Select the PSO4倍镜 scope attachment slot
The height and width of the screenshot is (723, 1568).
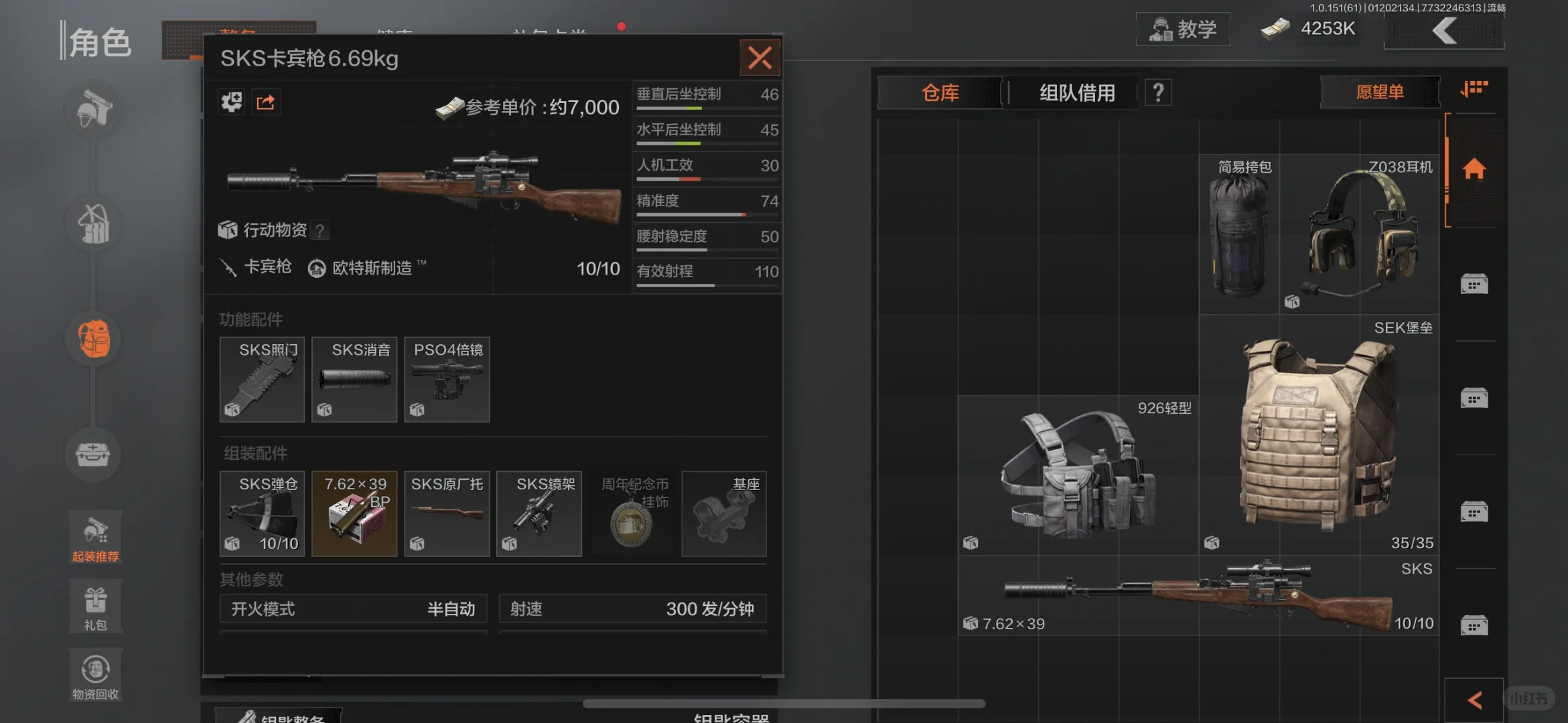point(447,380)
